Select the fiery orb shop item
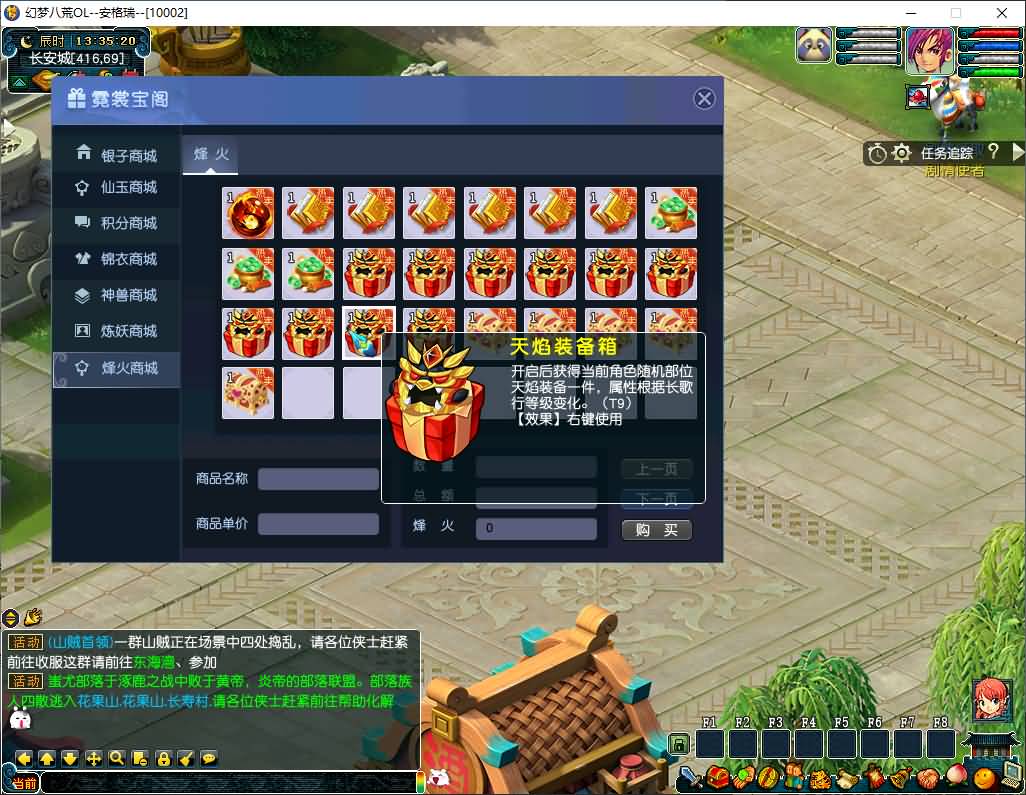 coord(248,213)
